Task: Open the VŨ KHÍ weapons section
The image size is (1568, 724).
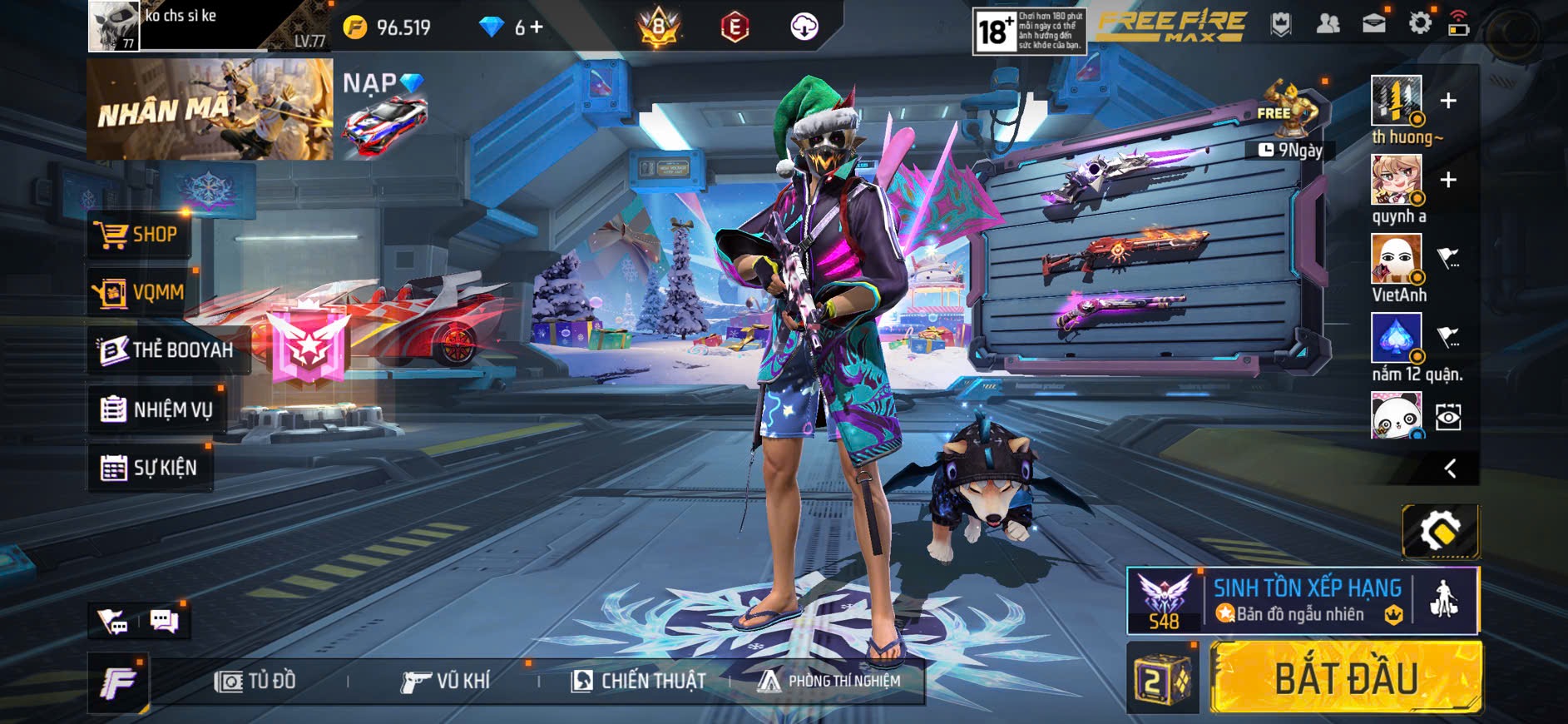Action: point(445,682)
